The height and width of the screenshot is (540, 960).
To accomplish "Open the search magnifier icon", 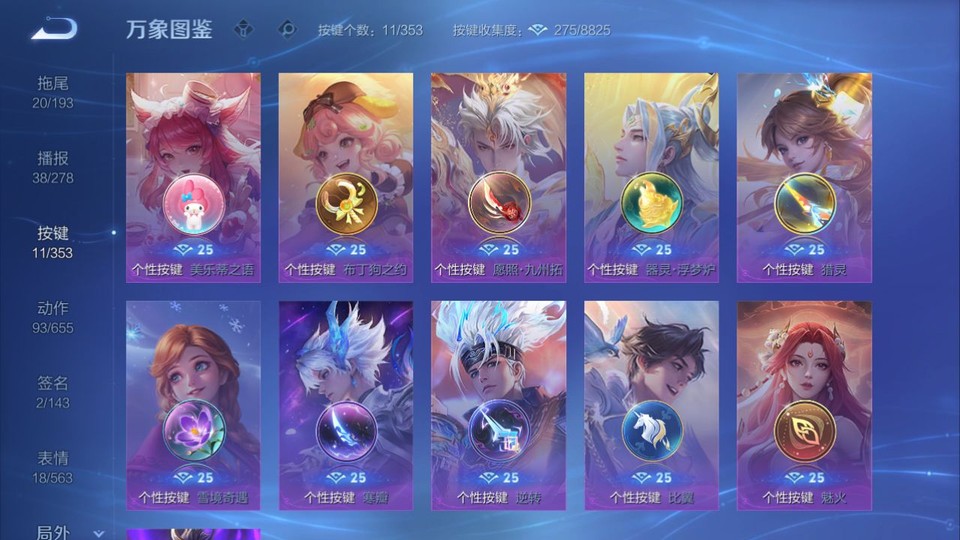I will point(286,29).
